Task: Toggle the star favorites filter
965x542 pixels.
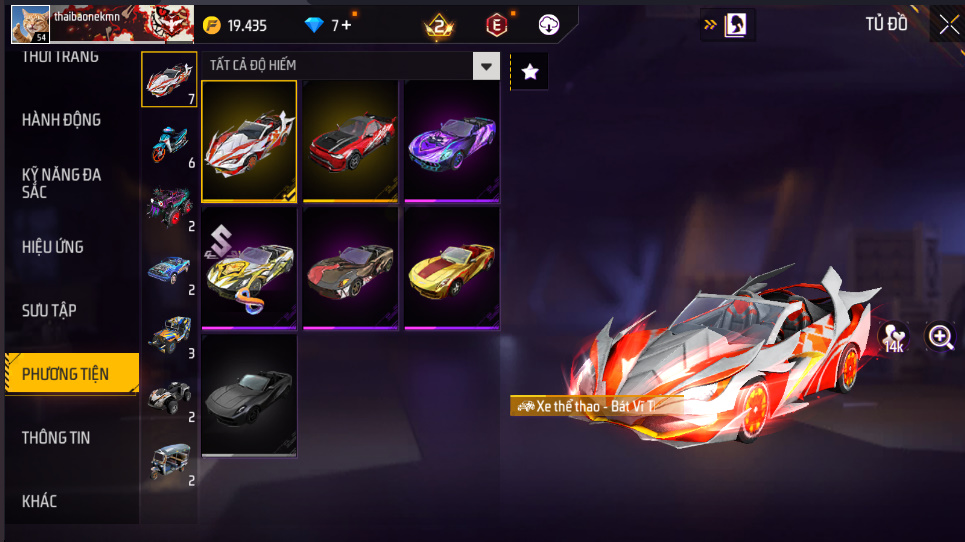Action: coord(530,71)
